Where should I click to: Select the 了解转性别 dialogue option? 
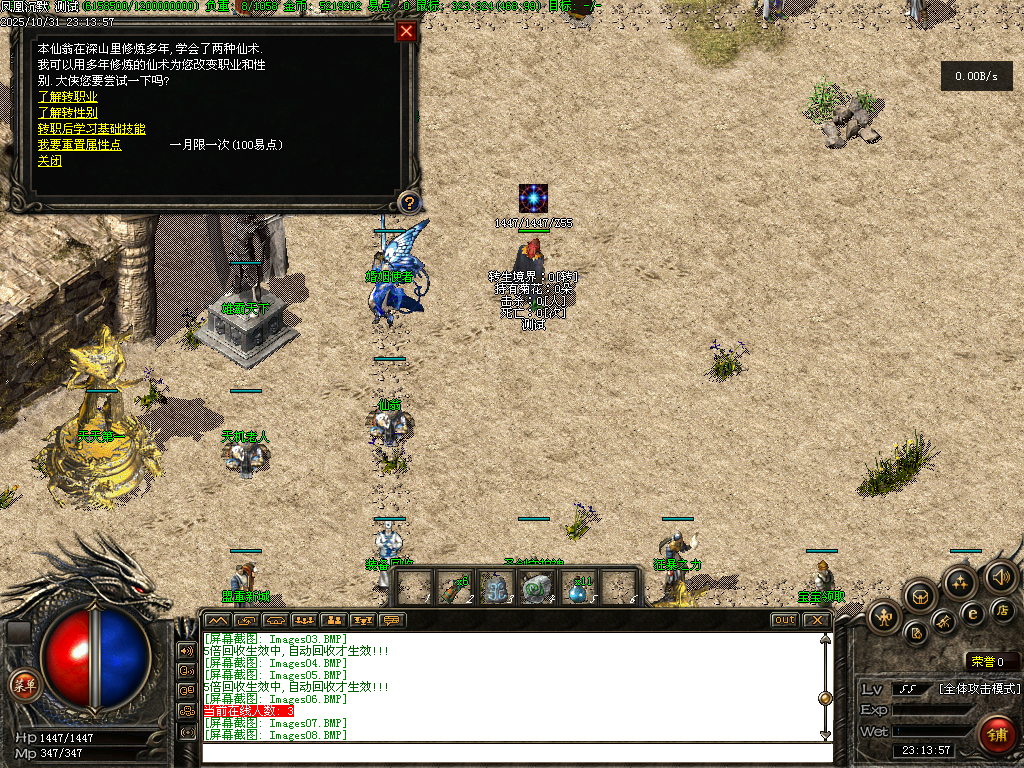pyautogui.click(x=68, y=113)
